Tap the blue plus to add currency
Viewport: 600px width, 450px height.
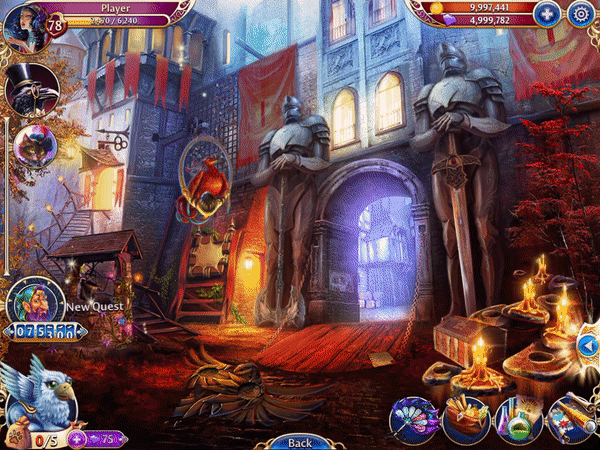click(x=546, y=14)
